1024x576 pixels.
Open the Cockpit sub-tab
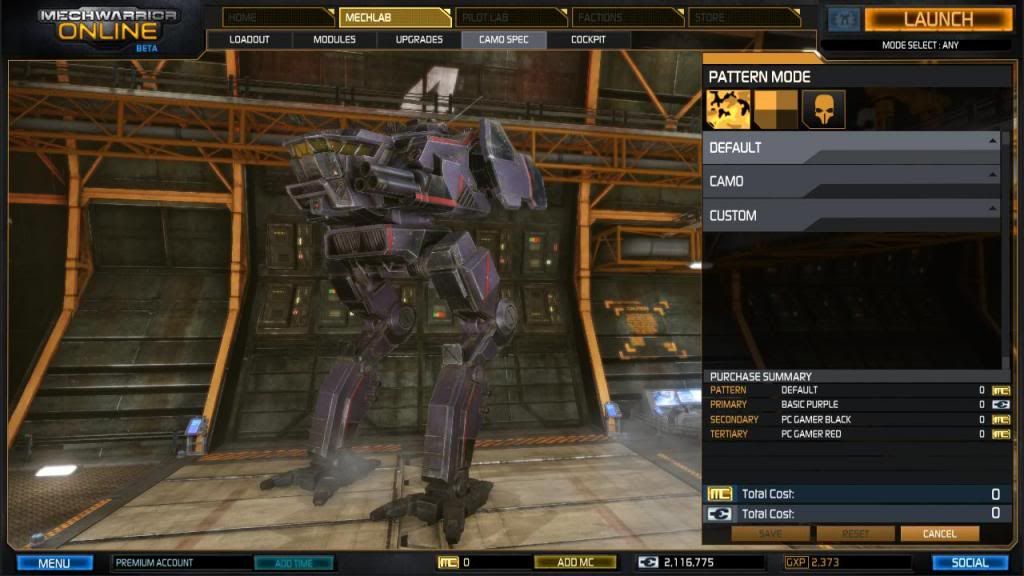tap(588, 39)
